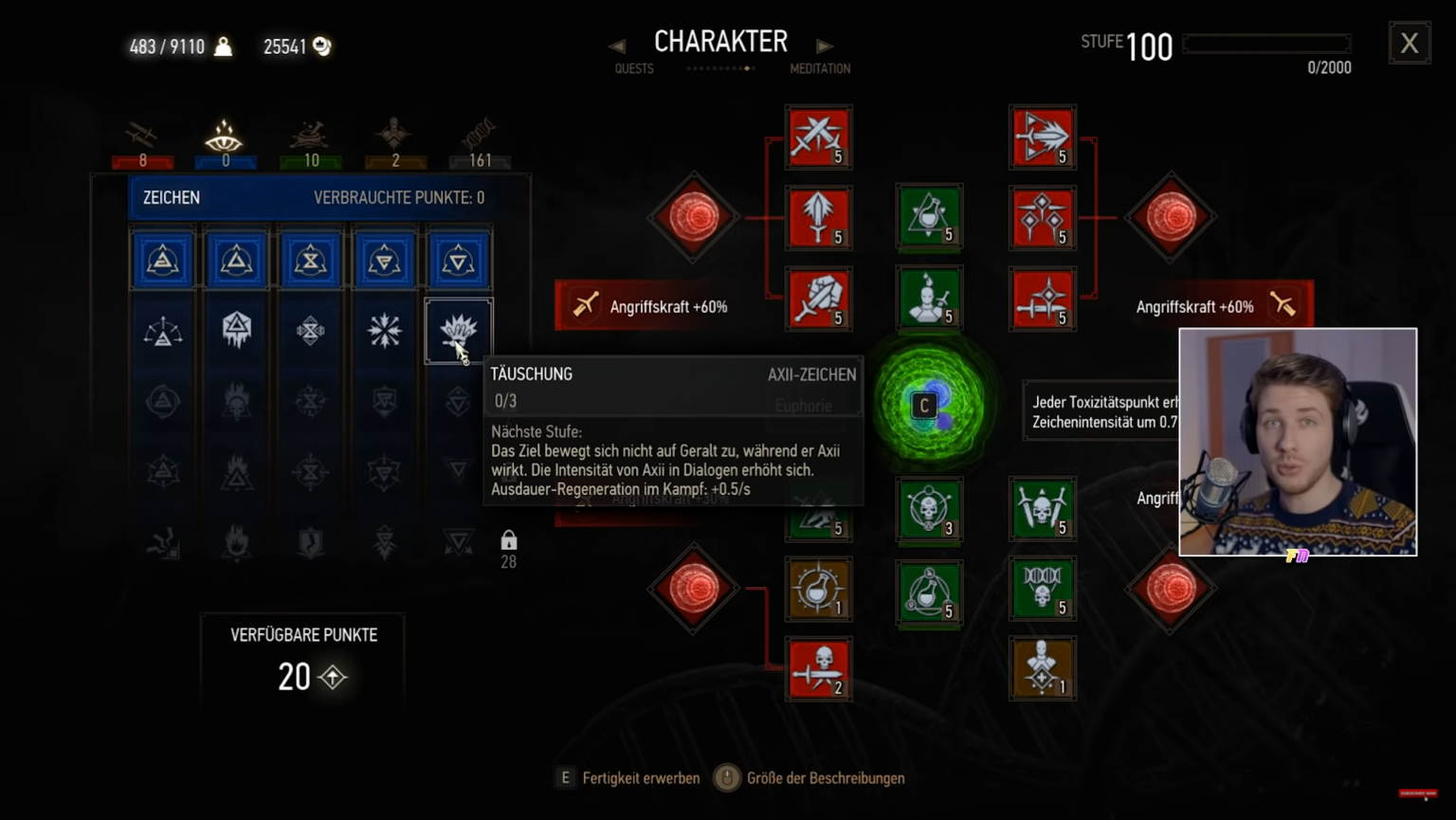Viewport: 1456px width, 820px height.
Task: Click the locked skill slot requiring level 28
Action: coord(509,545)
